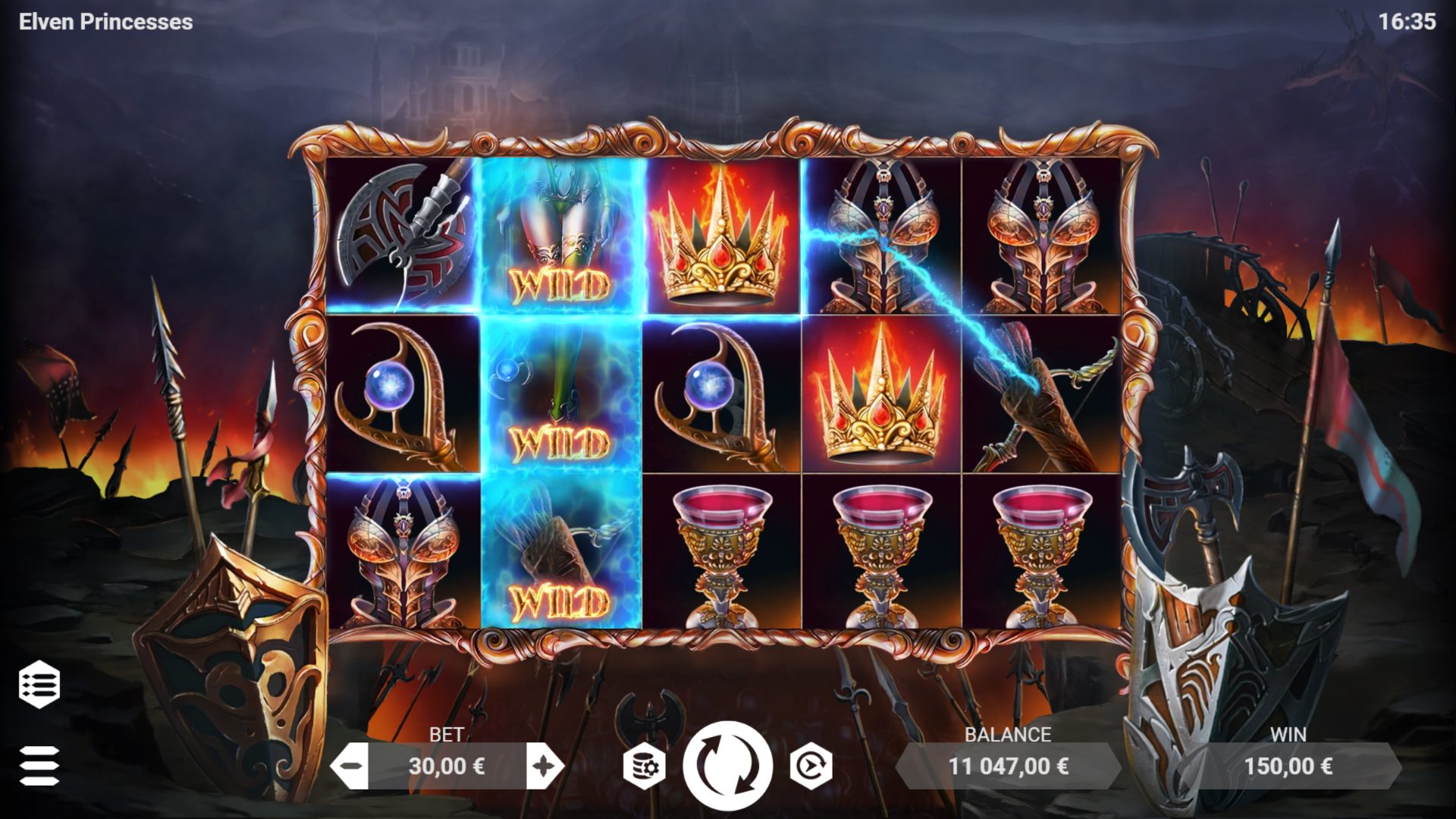Spin the reels with the circular arrow button
1456x819 pixels.
pyautogui.click(x=727, y=765)
